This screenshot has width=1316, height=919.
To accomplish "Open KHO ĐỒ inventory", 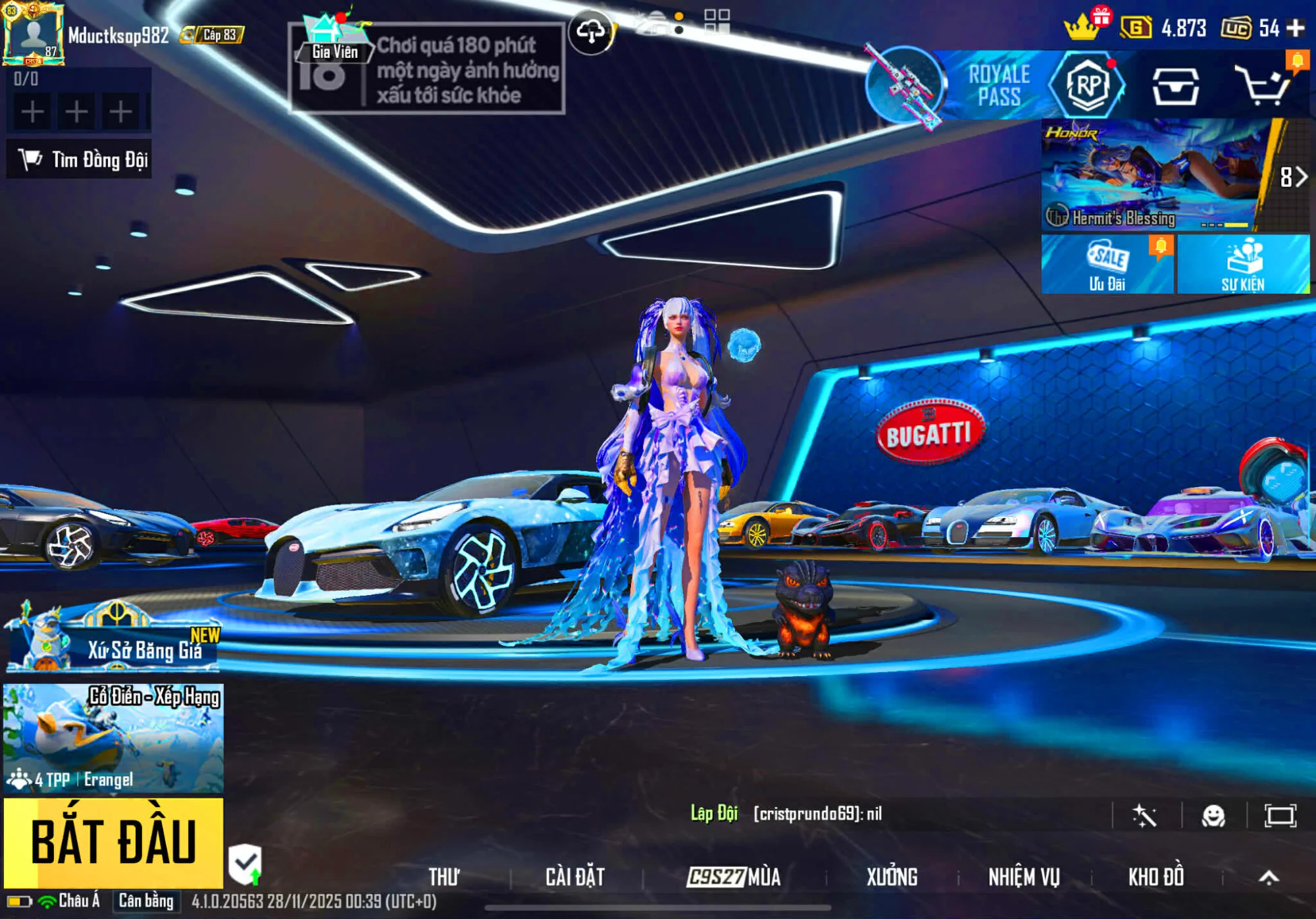I will [x=1156, y=877].
